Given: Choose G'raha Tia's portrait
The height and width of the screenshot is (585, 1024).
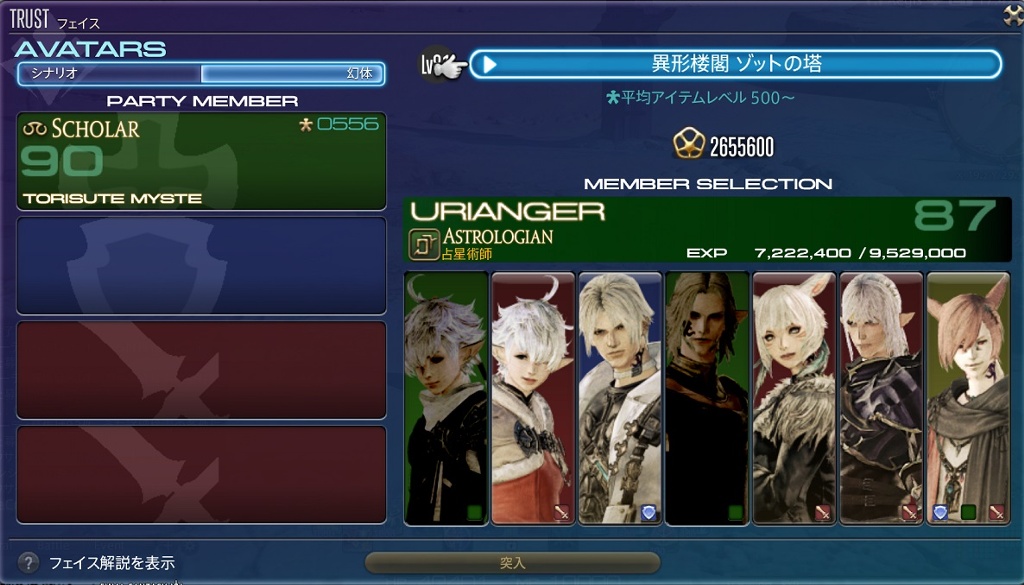Looking at the screenshot, I should 968,398.
